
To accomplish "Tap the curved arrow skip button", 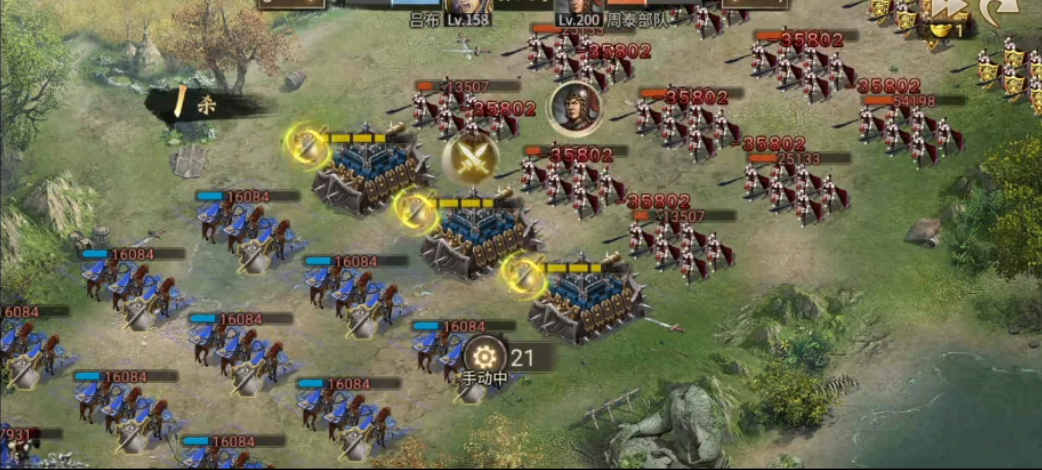I will coord(1001,10).
